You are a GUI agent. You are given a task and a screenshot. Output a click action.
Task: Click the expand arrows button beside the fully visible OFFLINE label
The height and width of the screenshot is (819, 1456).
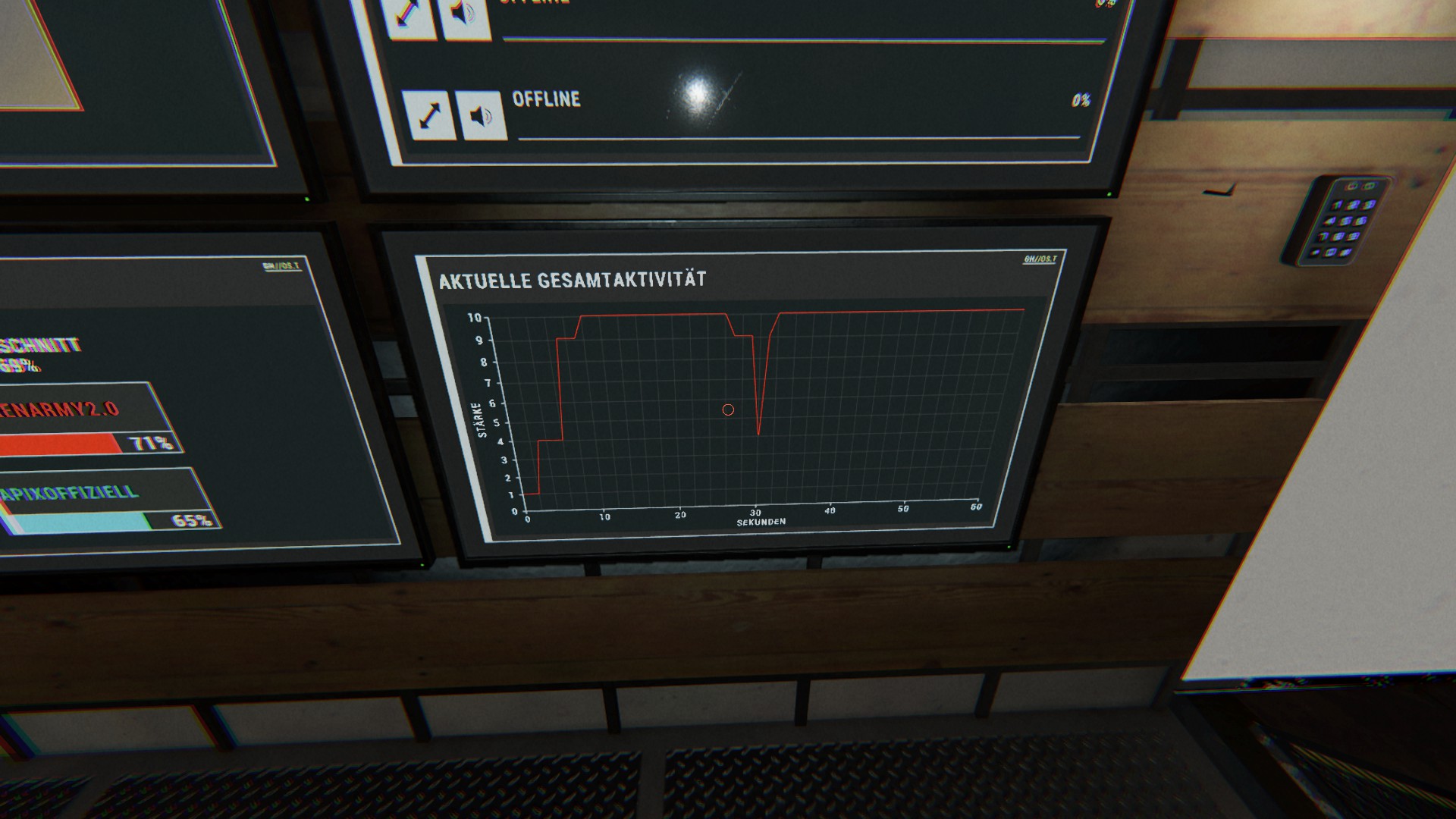[x=429, y=115]
